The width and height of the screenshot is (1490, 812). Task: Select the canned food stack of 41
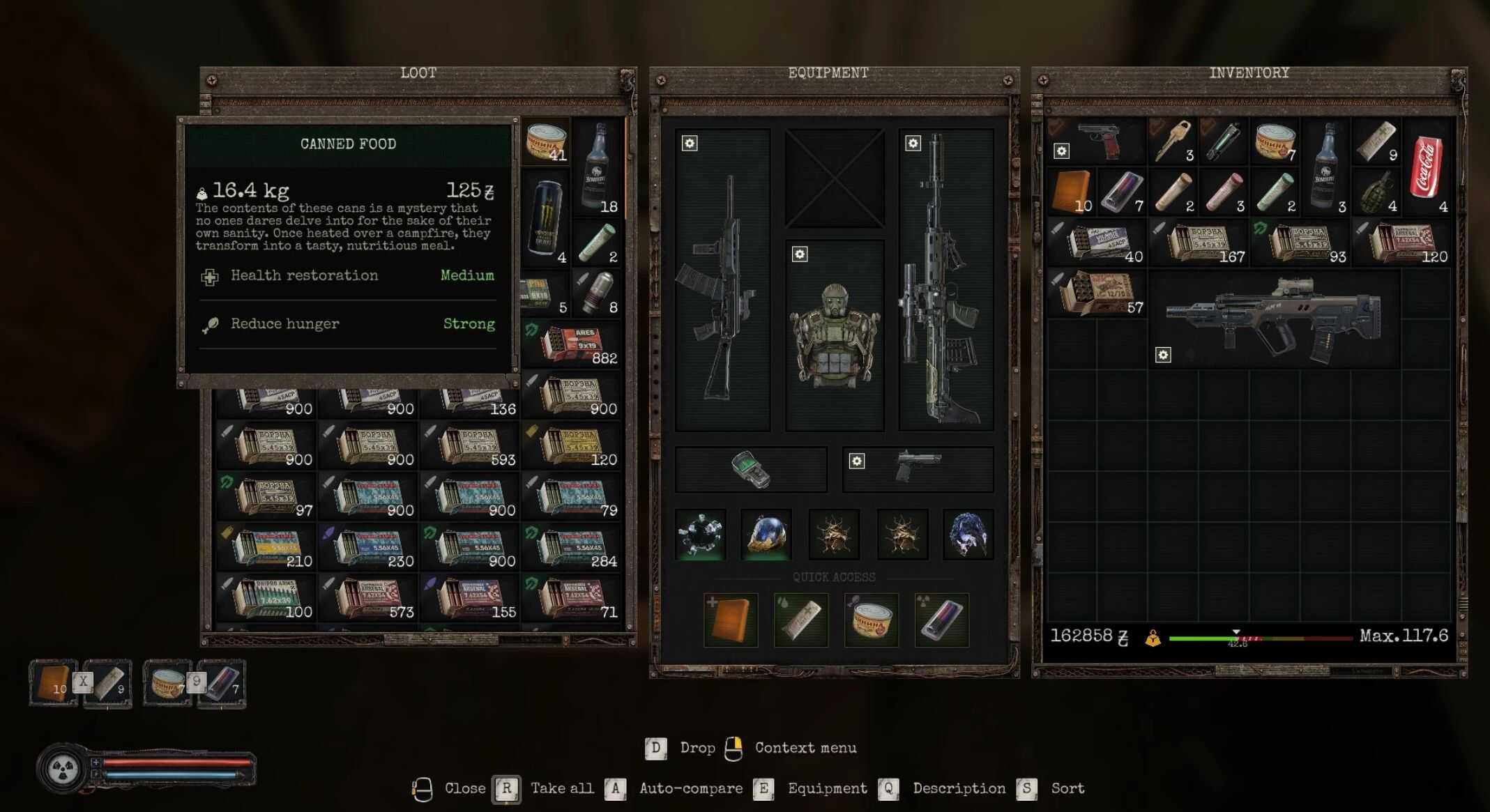pos(547,142)
